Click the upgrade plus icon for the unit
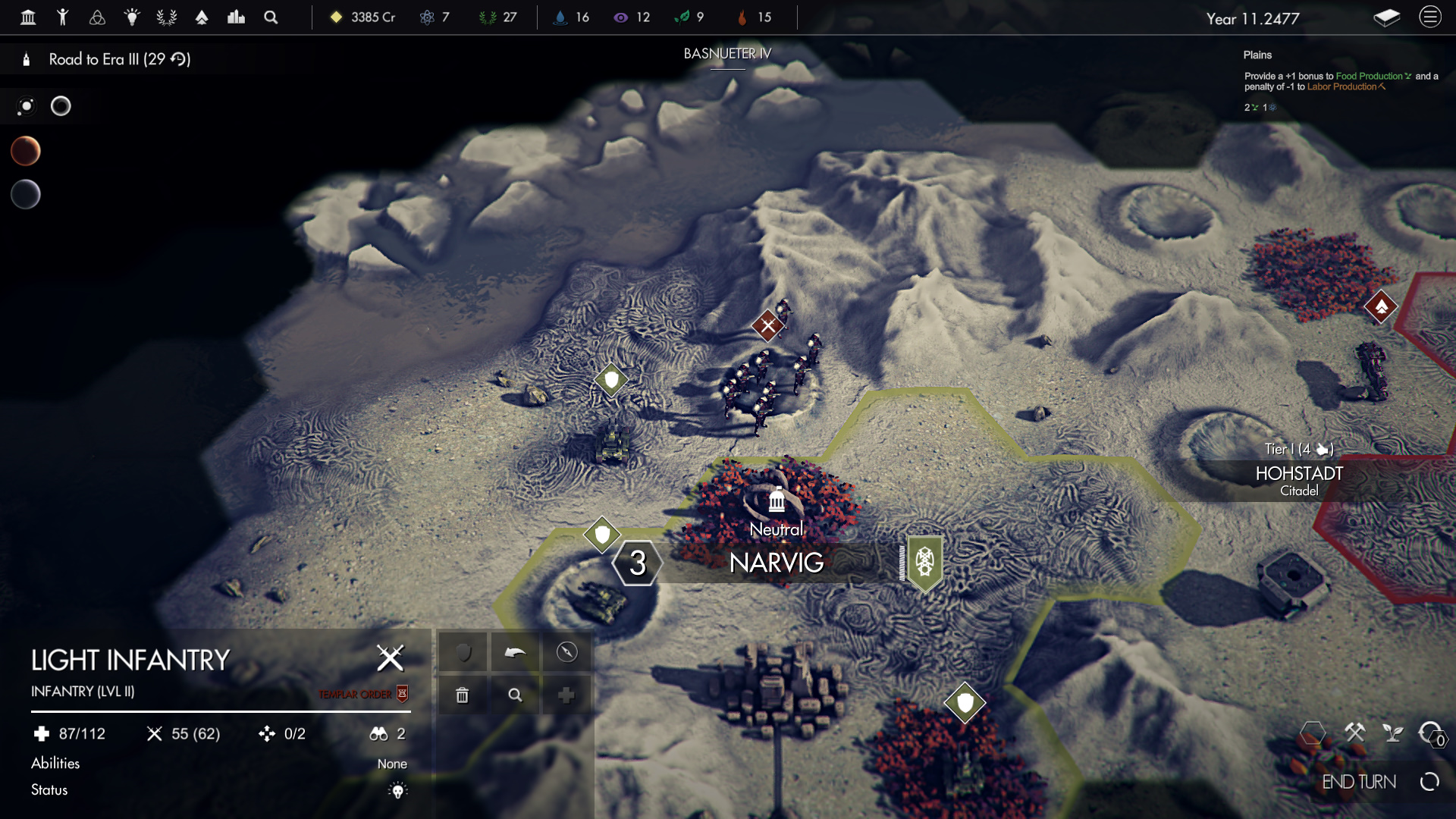Viewport: 1456px width, 819px height. click(x=566, y=694)
